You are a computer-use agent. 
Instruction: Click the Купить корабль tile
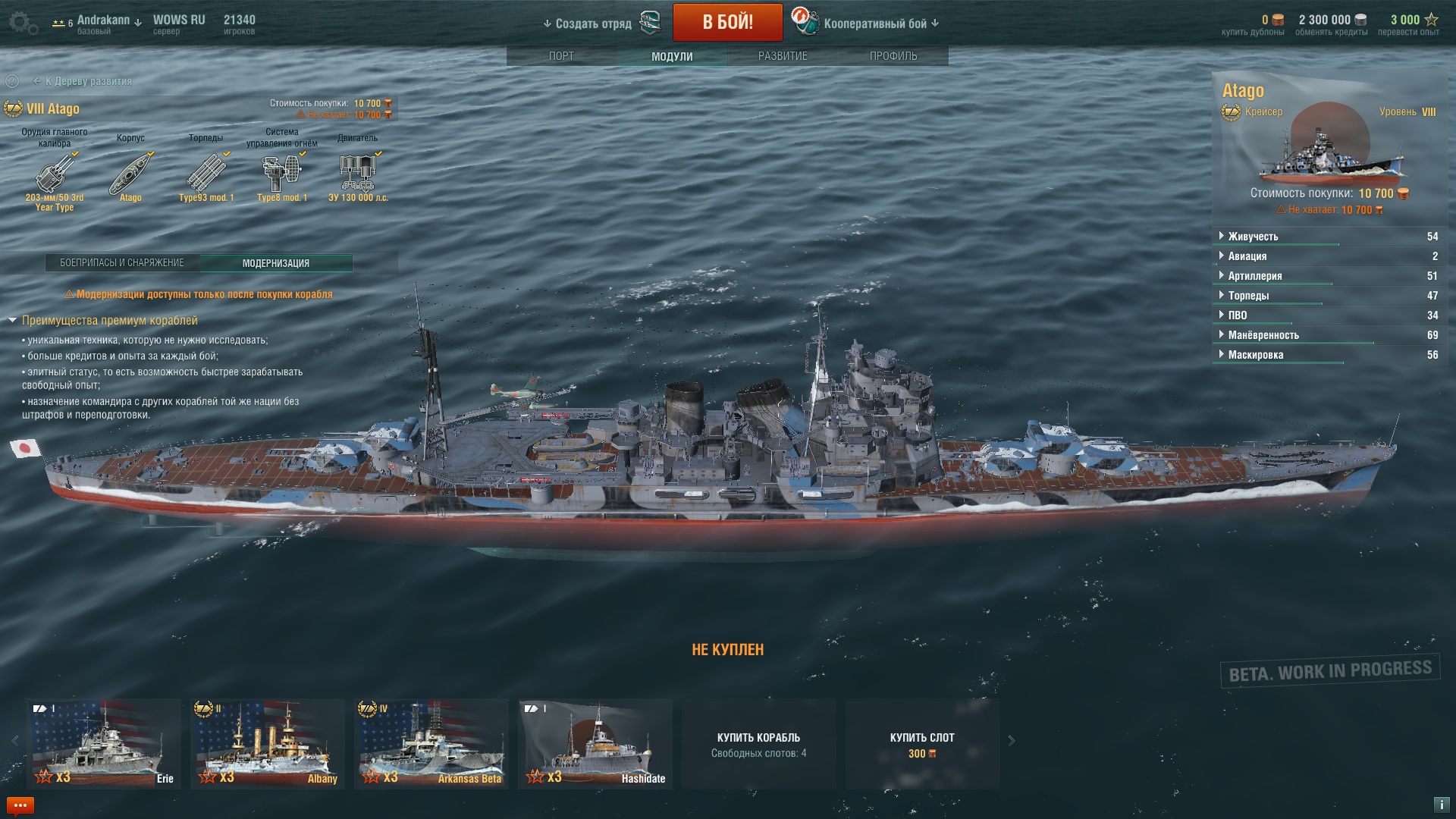click(758, 744)
